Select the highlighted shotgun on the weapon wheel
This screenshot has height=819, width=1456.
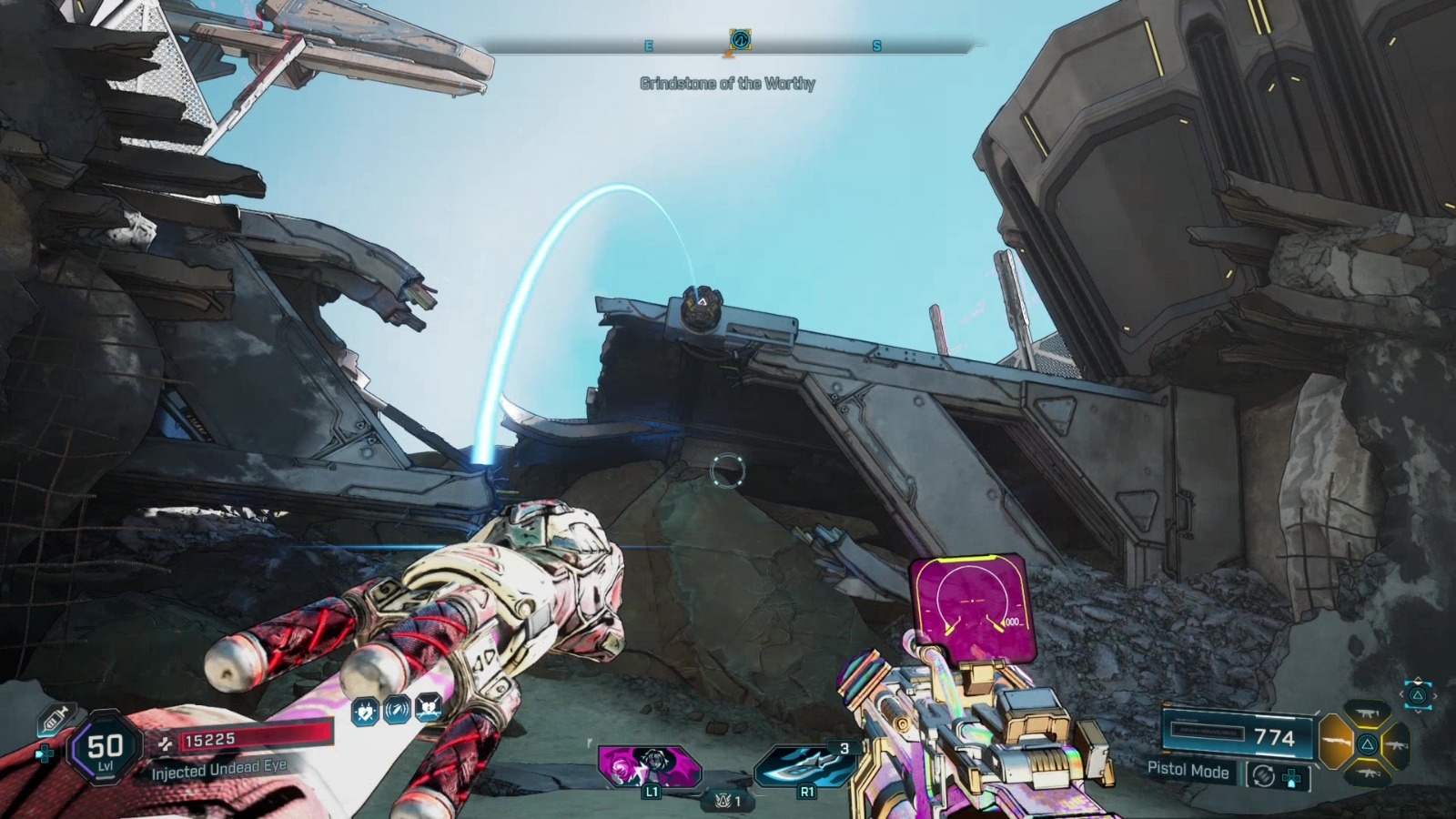(1337, 743)
